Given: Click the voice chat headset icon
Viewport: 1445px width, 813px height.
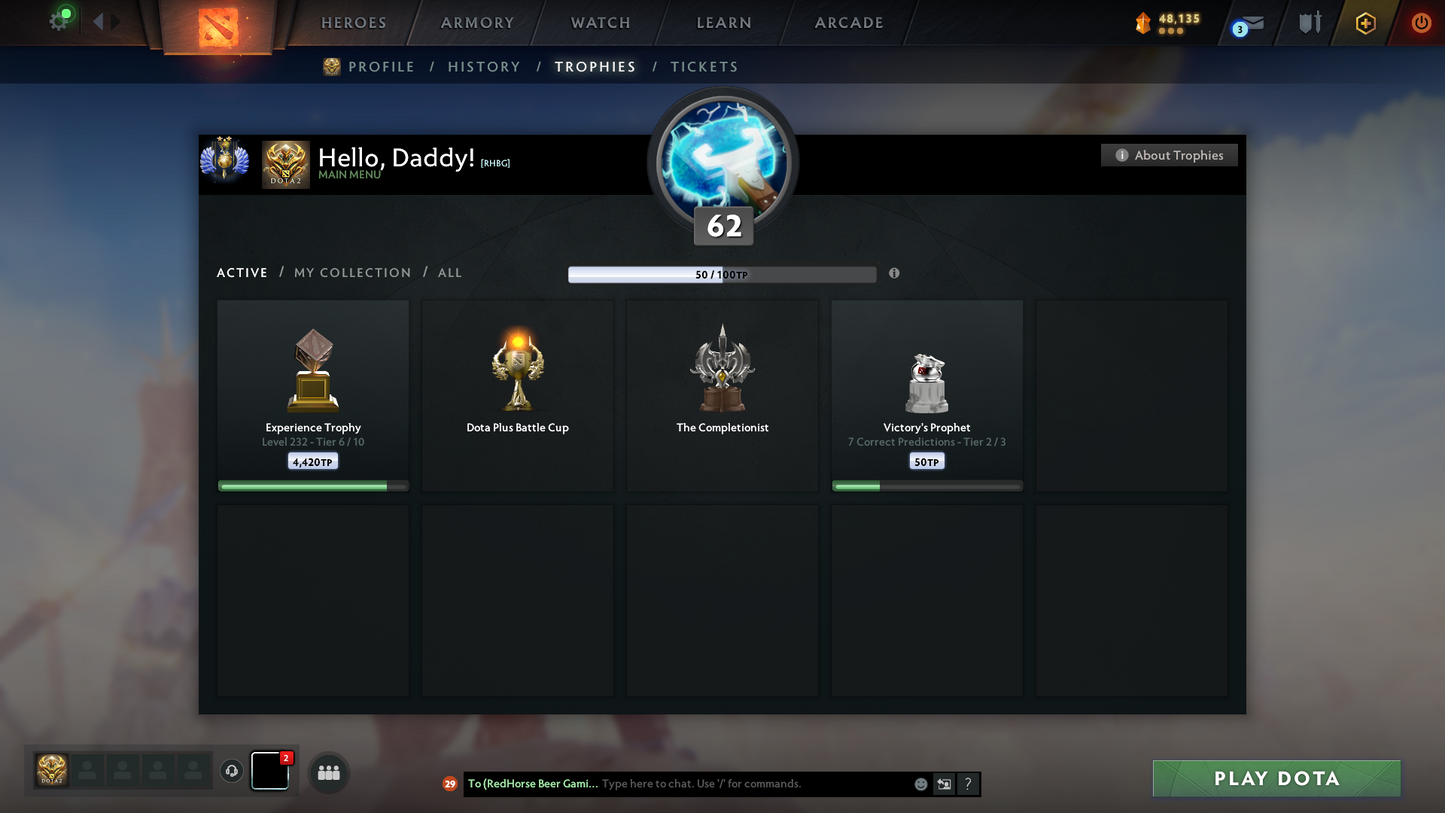Looking at the screenshot, I should coord(231,771).
